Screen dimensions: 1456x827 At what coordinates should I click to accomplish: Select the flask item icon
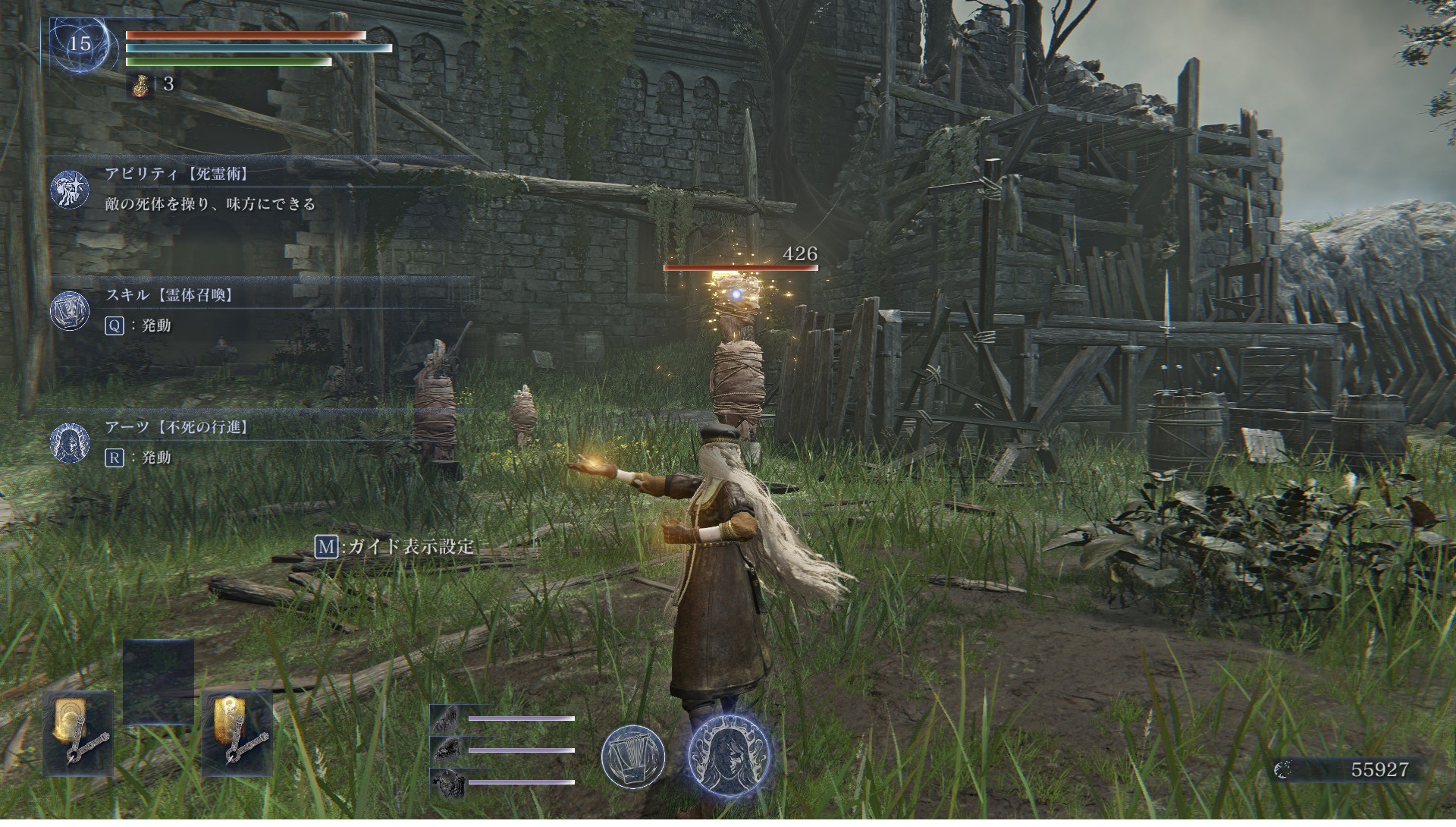(x=139, y=84)
